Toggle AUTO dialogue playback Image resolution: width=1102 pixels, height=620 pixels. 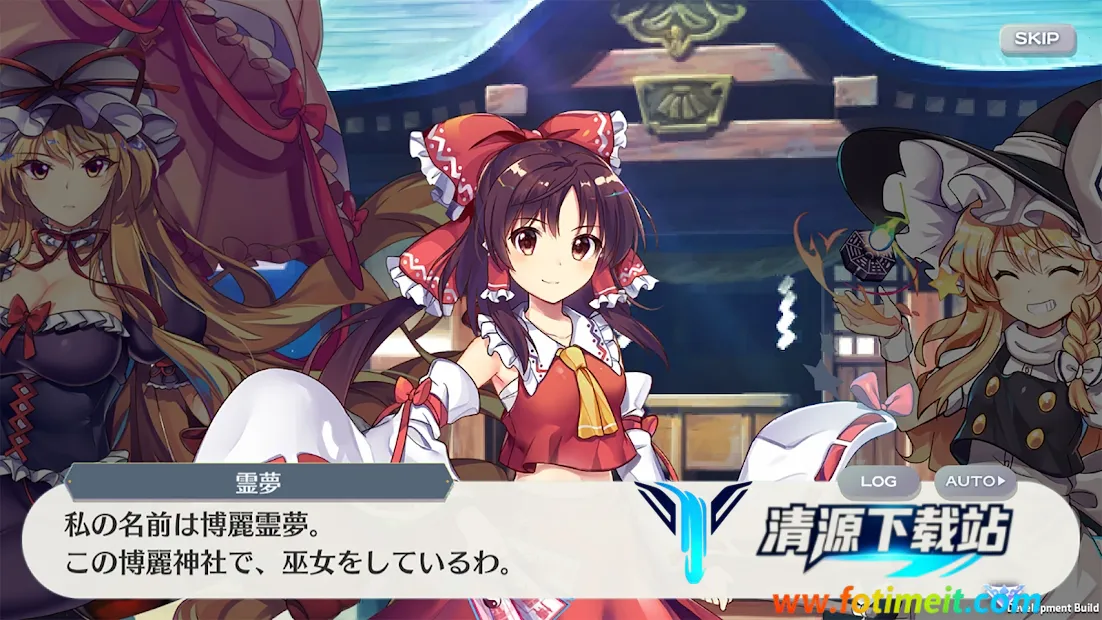pos(975,481)
